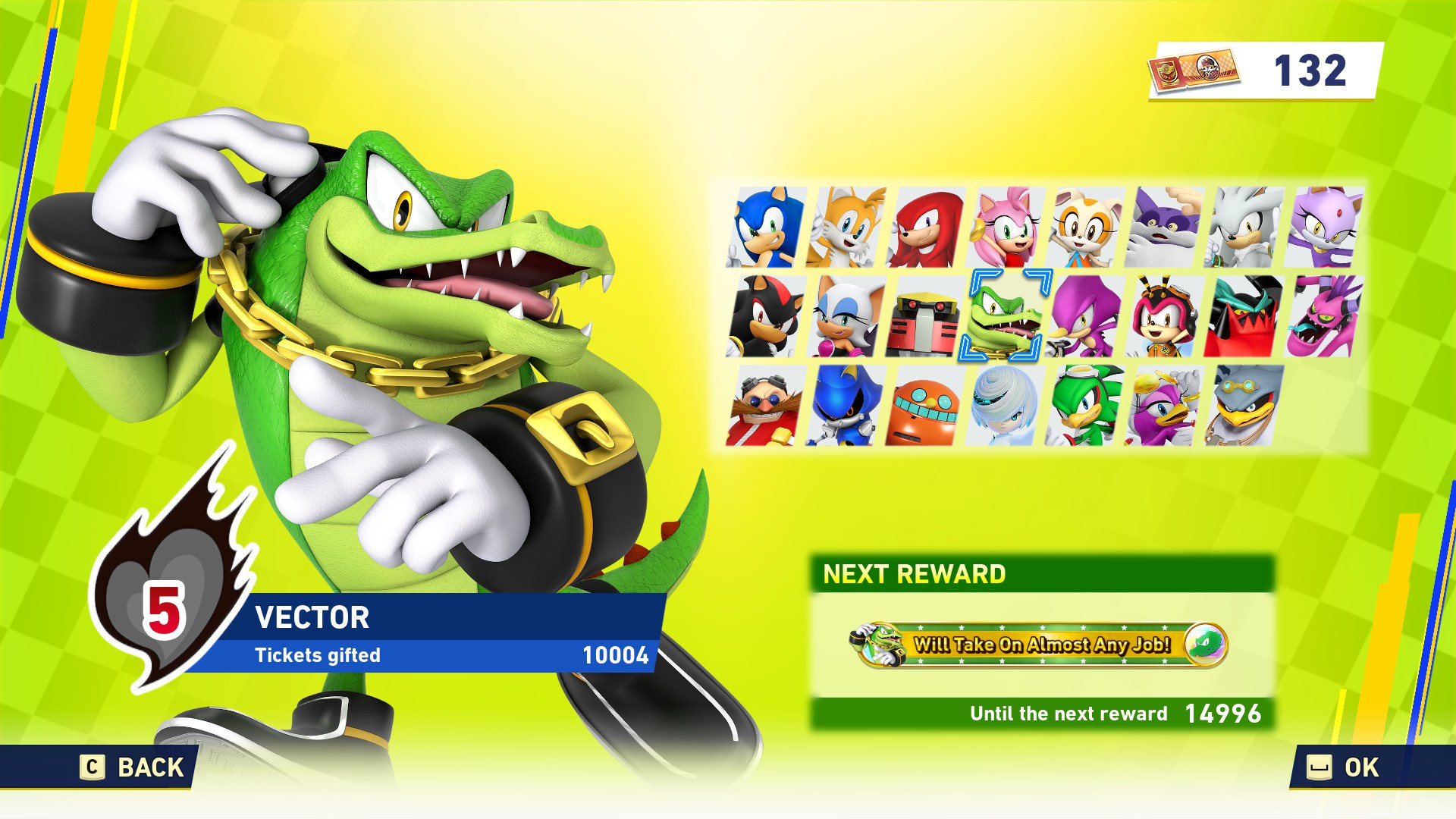Image resolution: width=1456 pixels, height=819 pixels.
Task: Select Charmy Bee's portrait
Action: click(x=1165, y=316)
